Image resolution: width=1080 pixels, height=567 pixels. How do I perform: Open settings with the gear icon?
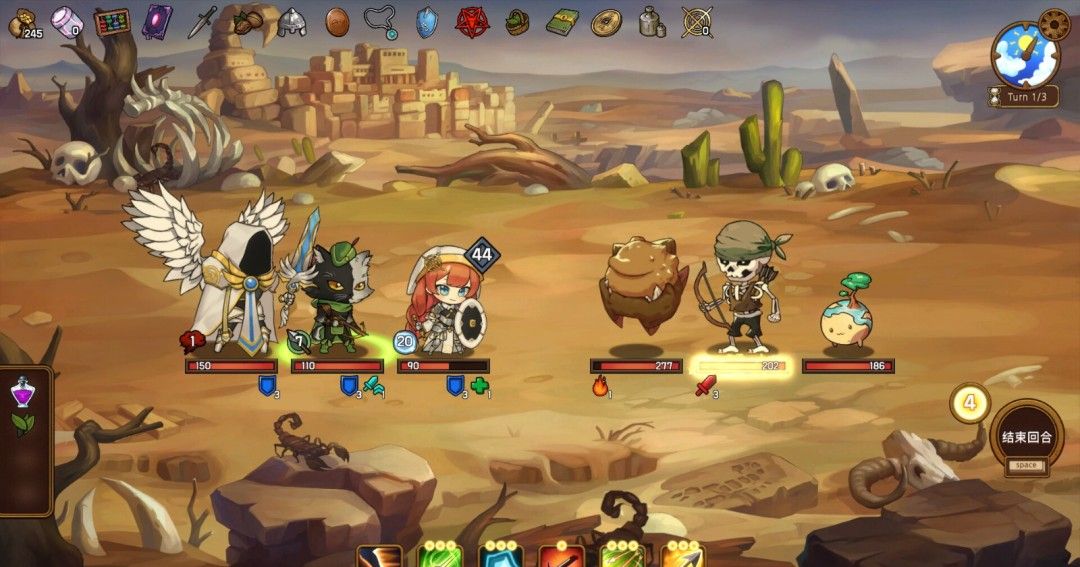coord(1054,23)
